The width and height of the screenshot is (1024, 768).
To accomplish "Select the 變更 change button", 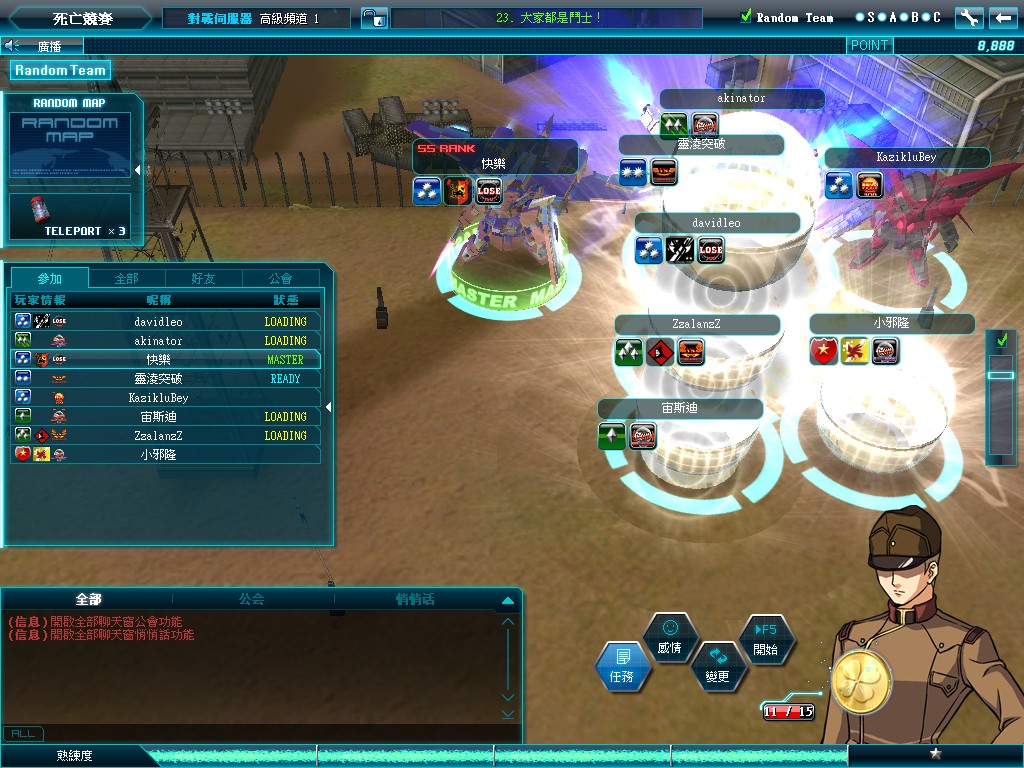I will pyautogui.click(x=717, y=666).
